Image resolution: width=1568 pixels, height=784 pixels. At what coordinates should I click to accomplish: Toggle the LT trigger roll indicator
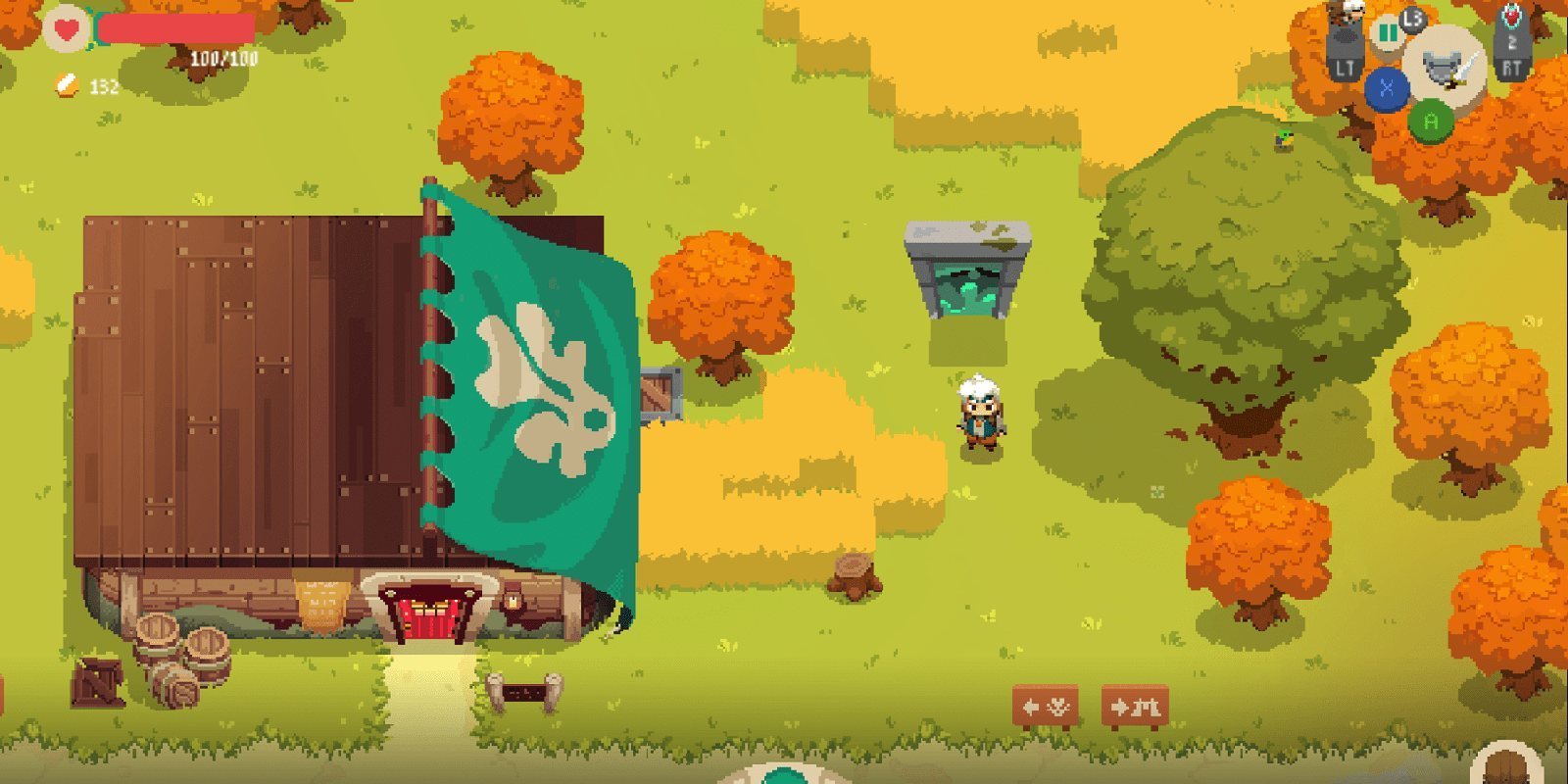tap(1346, 44)
